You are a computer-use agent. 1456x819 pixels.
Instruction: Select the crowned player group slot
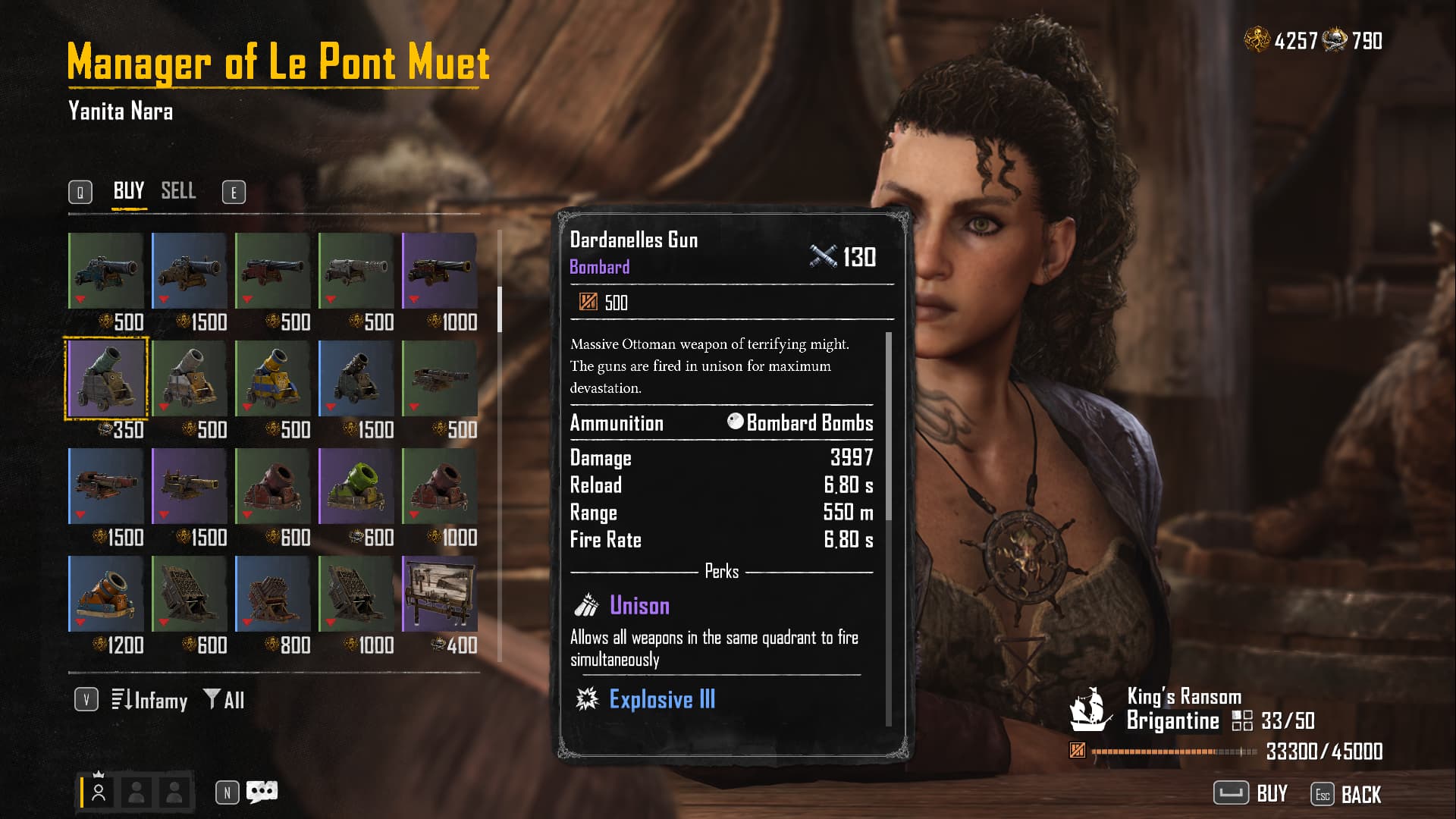point(99,792)
